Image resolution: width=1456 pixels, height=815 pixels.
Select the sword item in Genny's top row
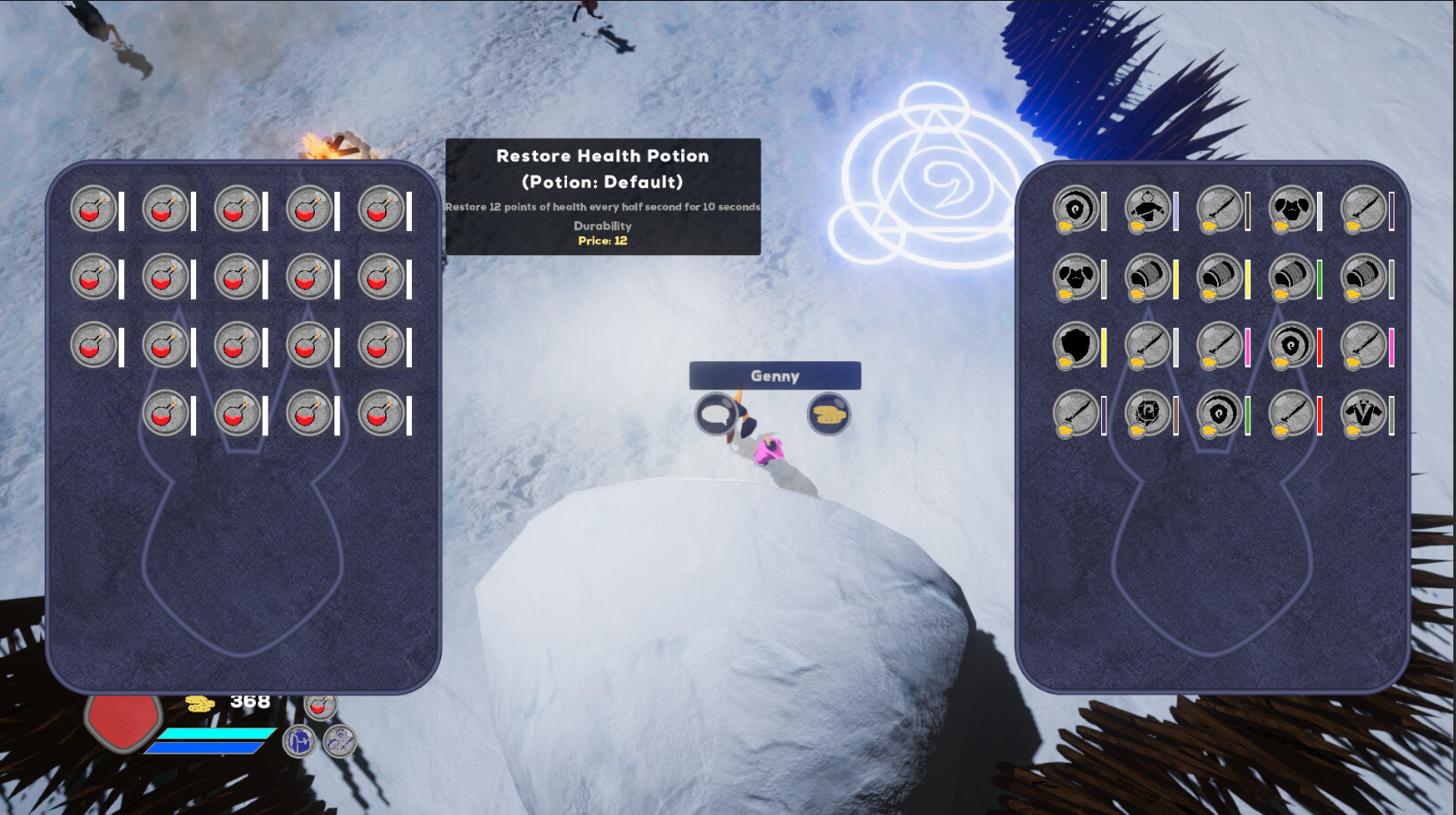1220,207
